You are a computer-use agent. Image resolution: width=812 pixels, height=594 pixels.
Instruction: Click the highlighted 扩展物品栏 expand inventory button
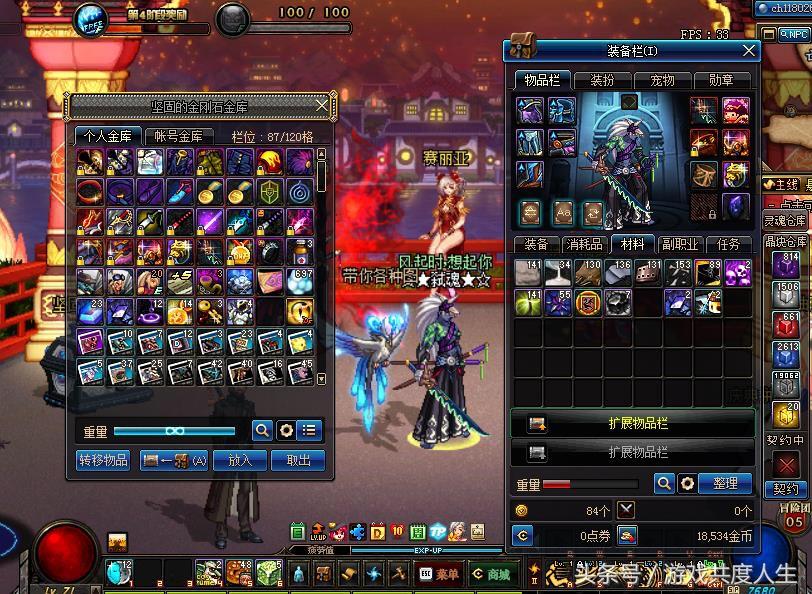[x=632, y=424]
